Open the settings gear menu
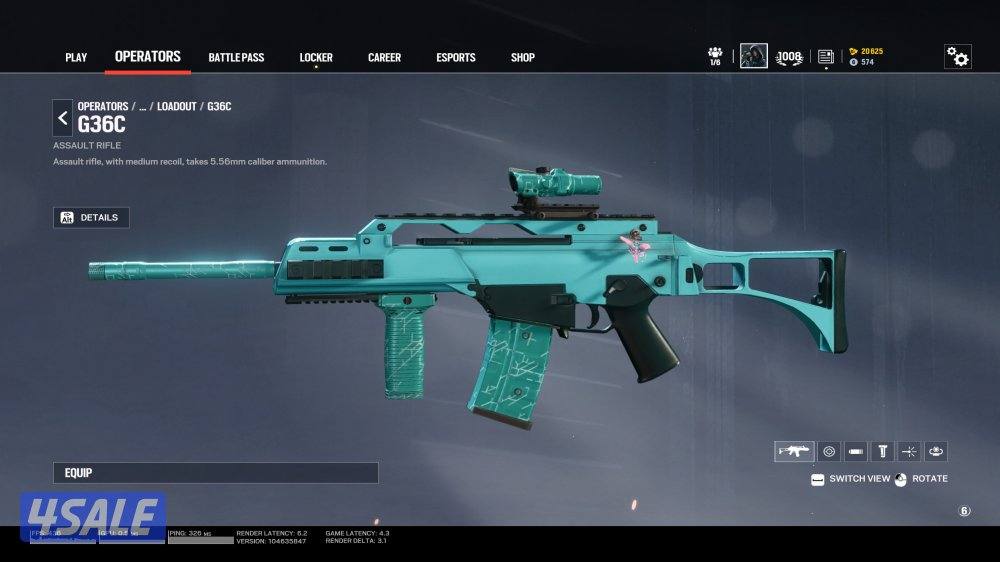The image size is (1000, 562). [x=957, y=57]
